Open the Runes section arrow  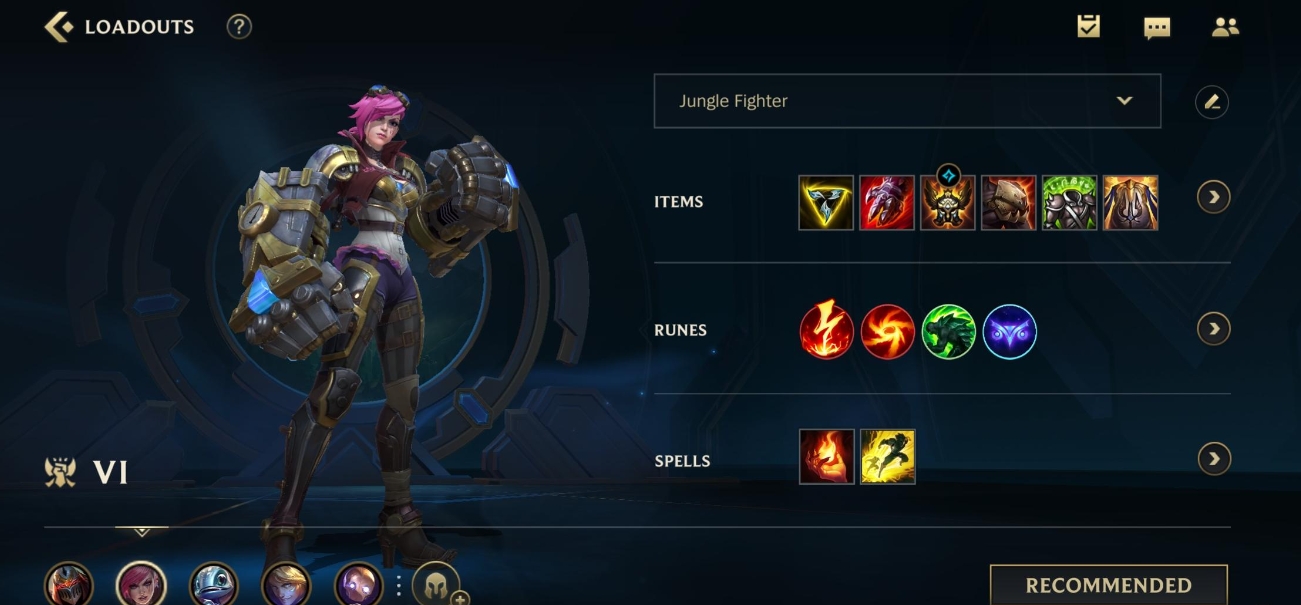[1213, 328]
